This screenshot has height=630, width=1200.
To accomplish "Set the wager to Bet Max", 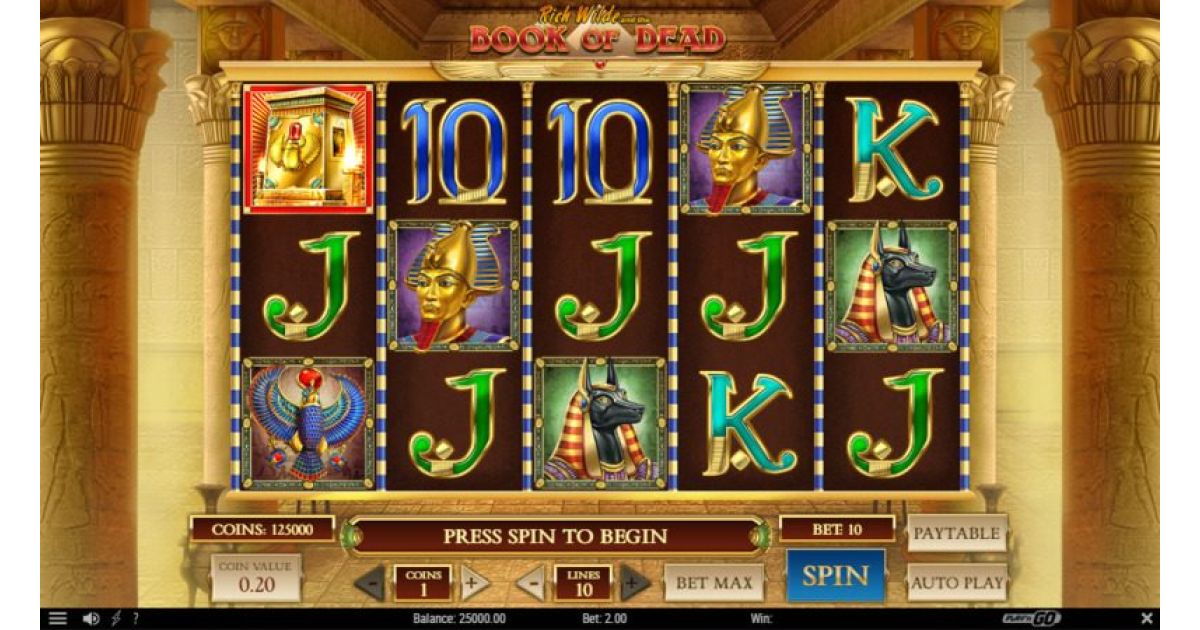I will (x=713, y=582).
